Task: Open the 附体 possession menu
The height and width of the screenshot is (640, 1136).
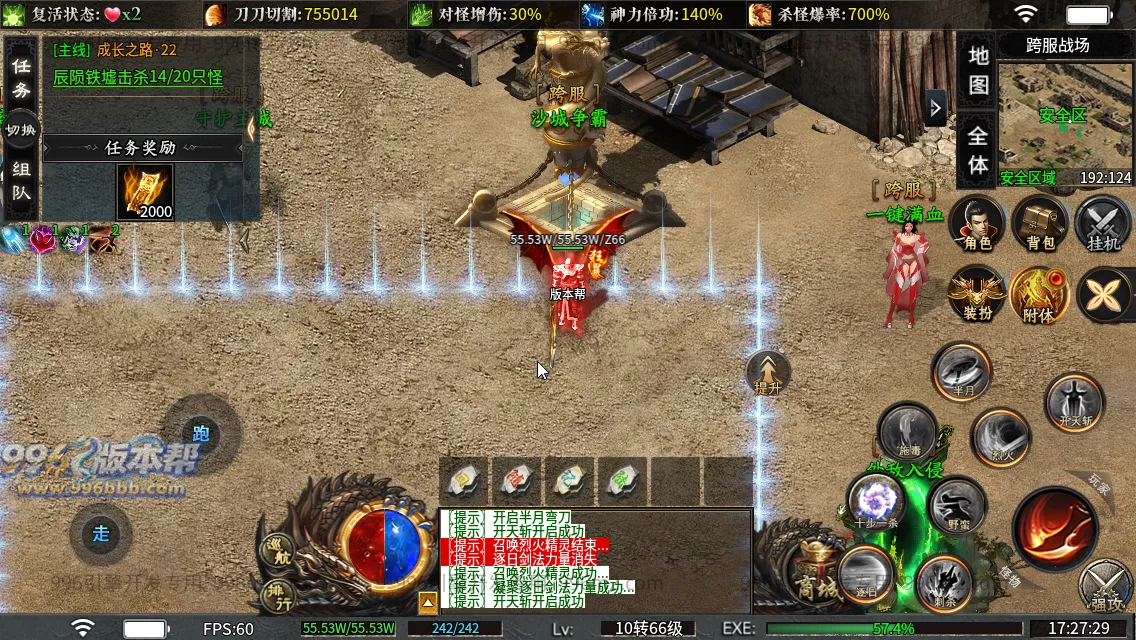Action: pos(1040,294)
